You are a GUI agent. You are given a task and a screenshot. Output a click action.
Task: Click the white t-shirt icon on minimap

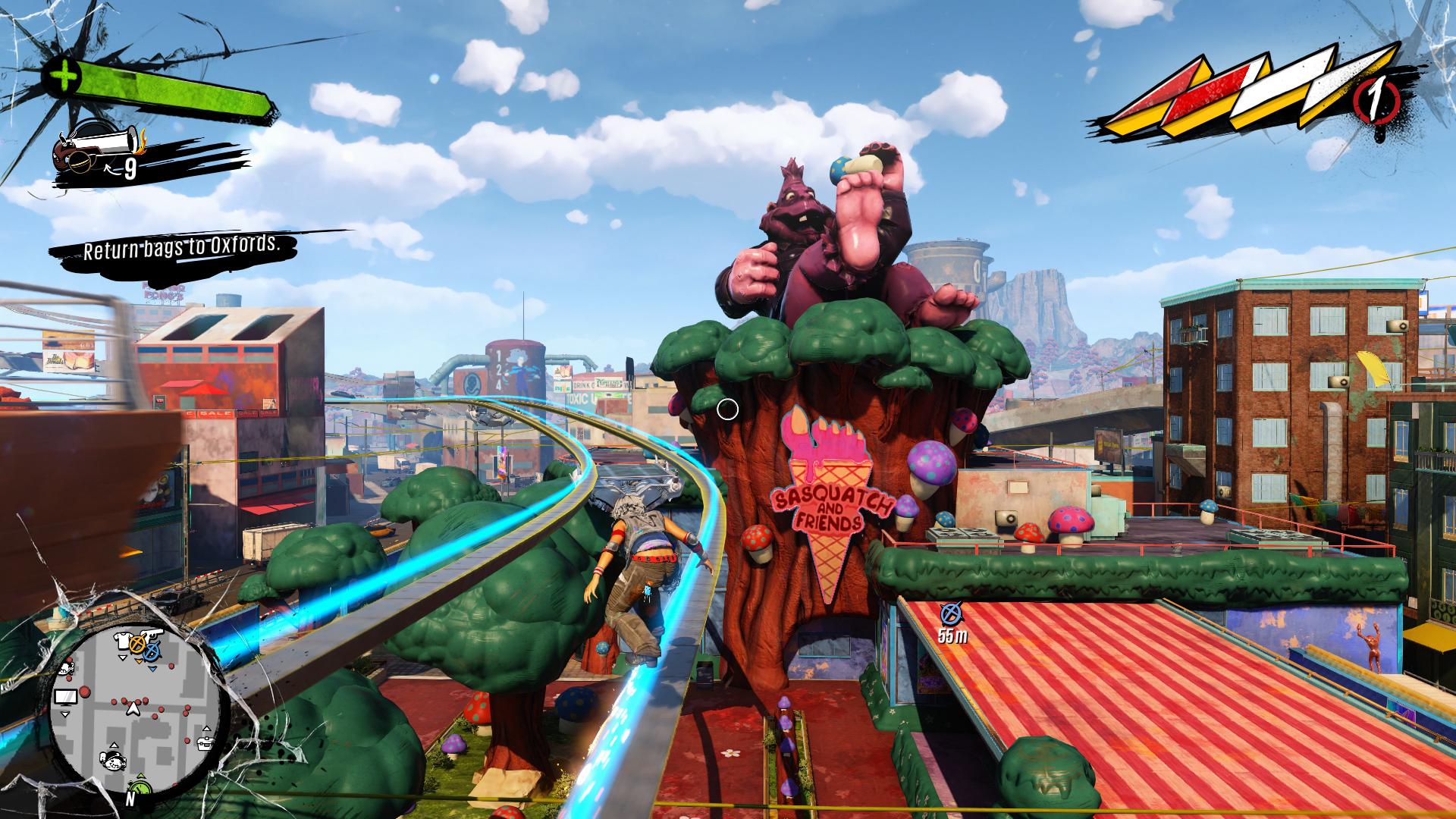coord(123,640)
